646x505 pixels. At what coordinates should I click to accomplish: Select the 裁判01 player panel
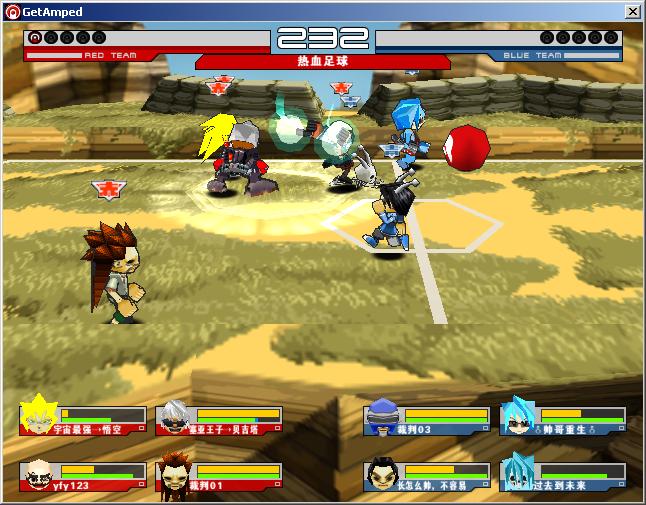point(219,476)
